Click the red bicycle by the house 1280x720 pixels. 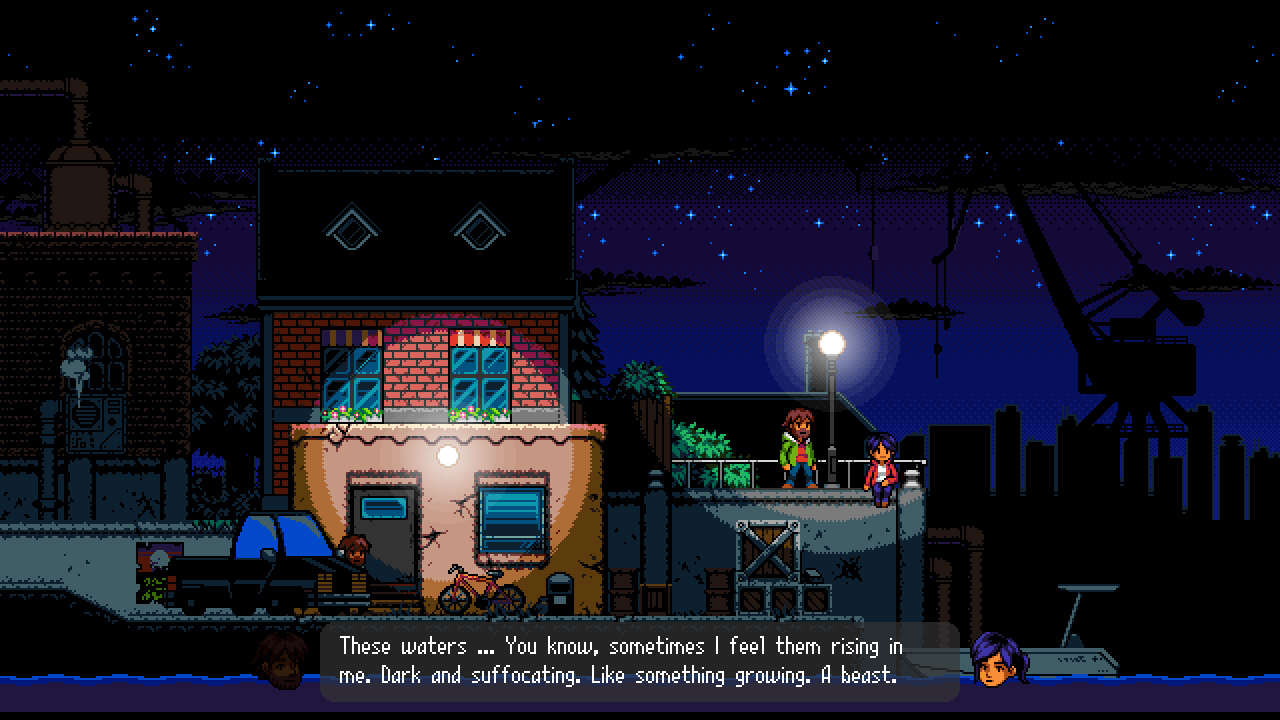(x=473, y=590)
